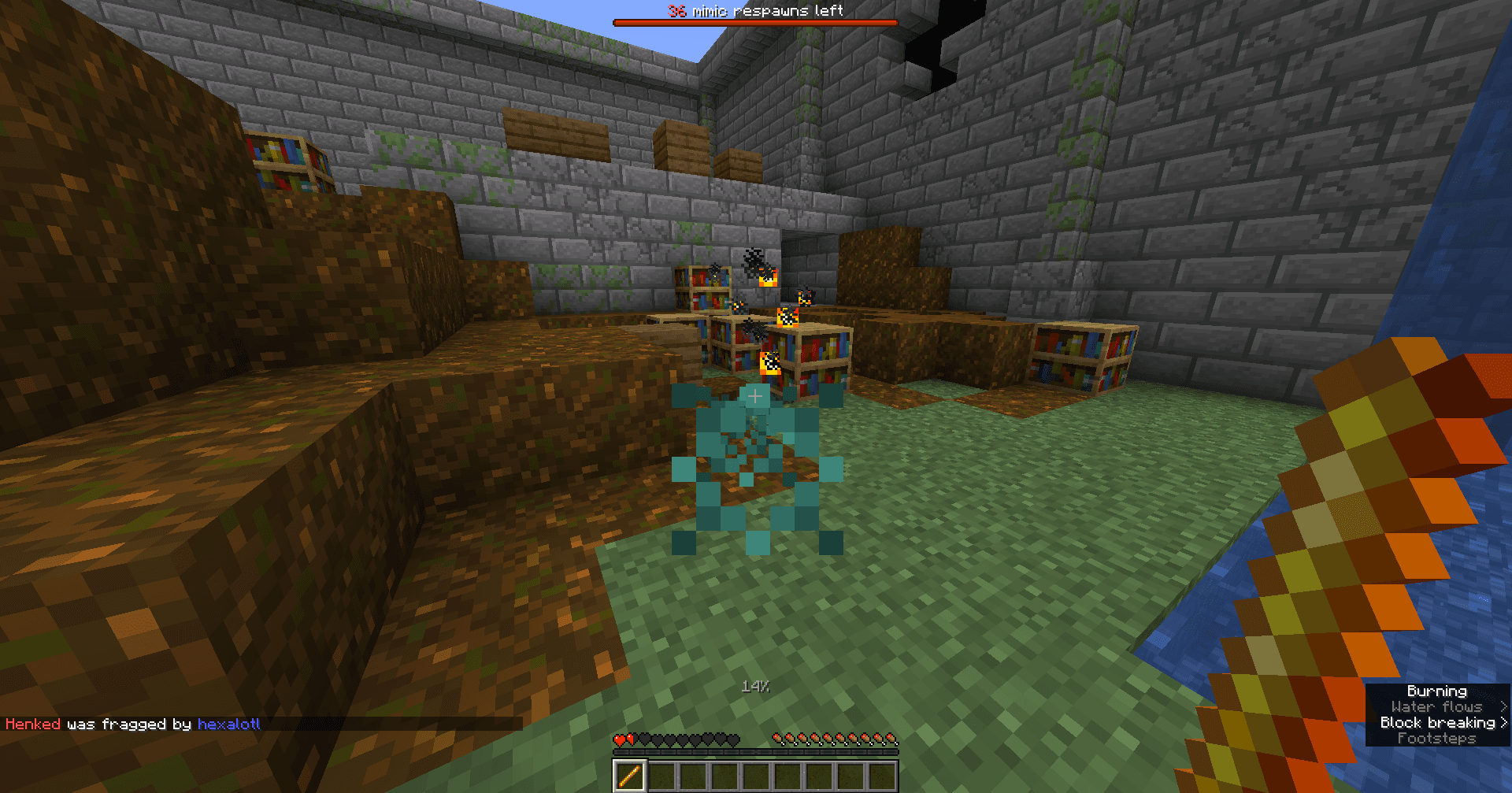Toggle the Water flows subtitle entry
The width and height of the screenshot is (1512, 793).
pyautogui.click(x=1437, y=707)
